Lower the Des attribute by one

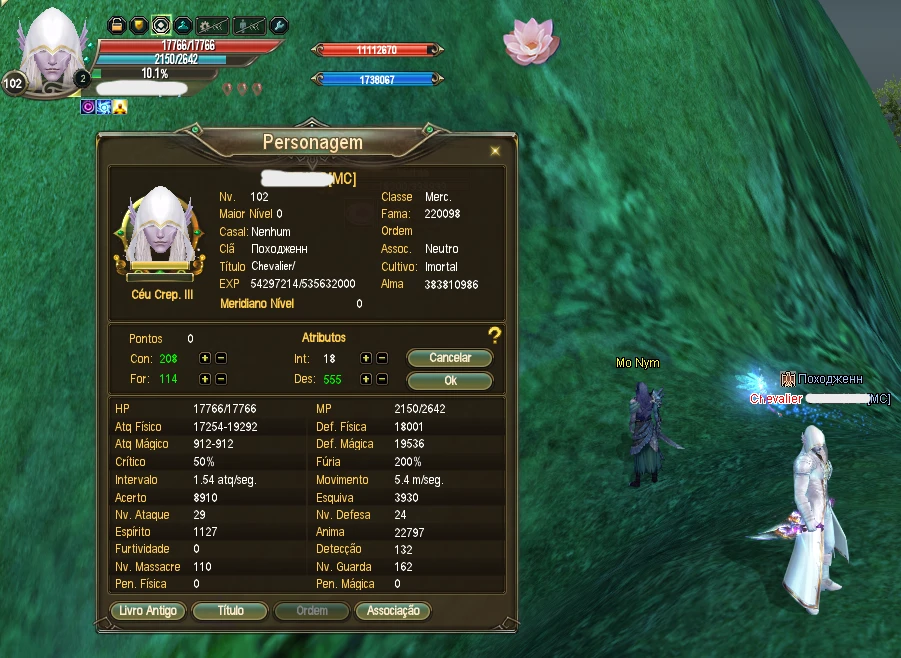point(382,379)
